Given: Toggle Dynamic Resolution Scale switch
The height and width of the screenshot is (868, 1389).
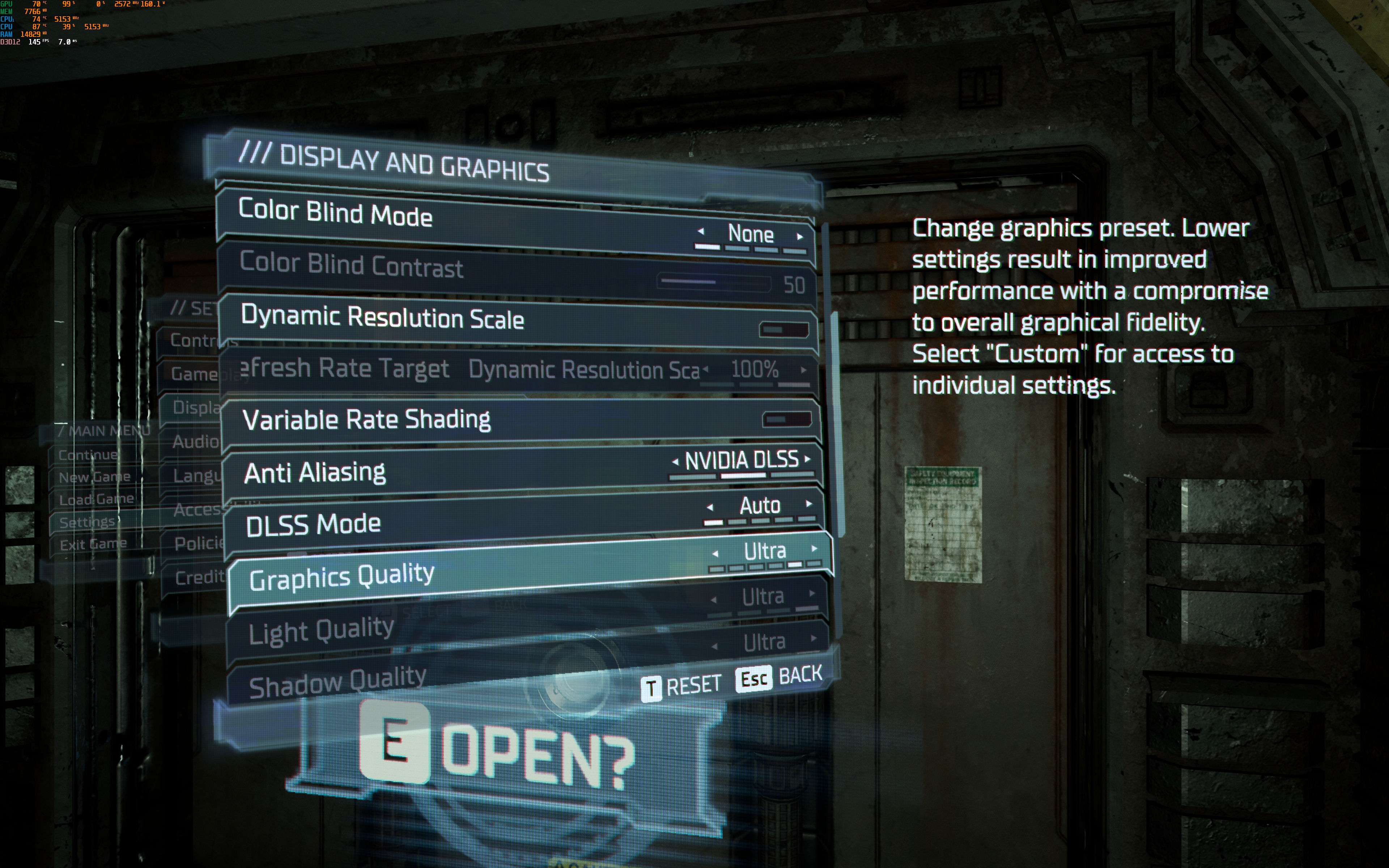Looking at the screenshot, I should point(783,329).
